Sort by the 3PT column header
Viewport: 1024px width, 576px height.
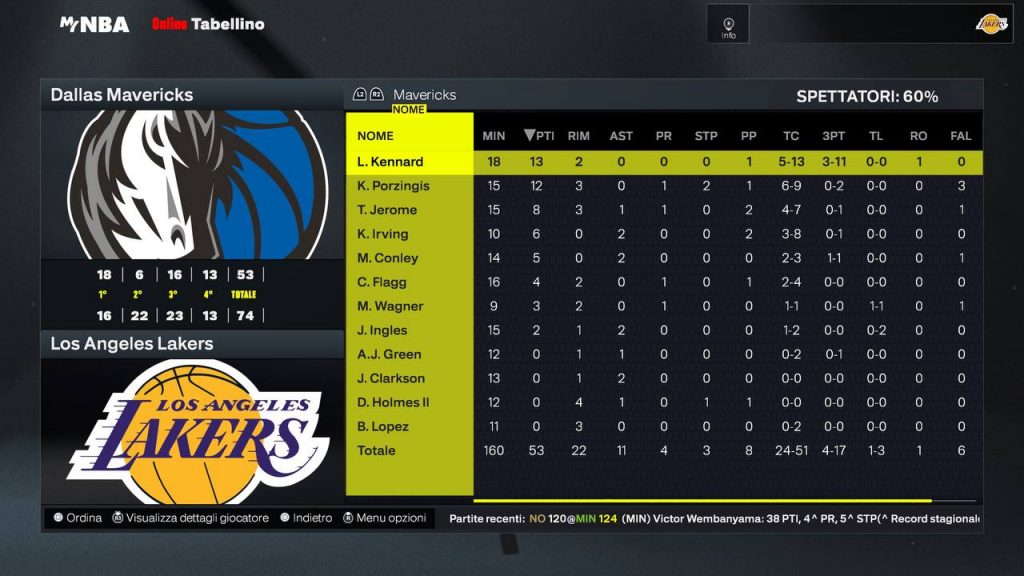pos(833,136)
